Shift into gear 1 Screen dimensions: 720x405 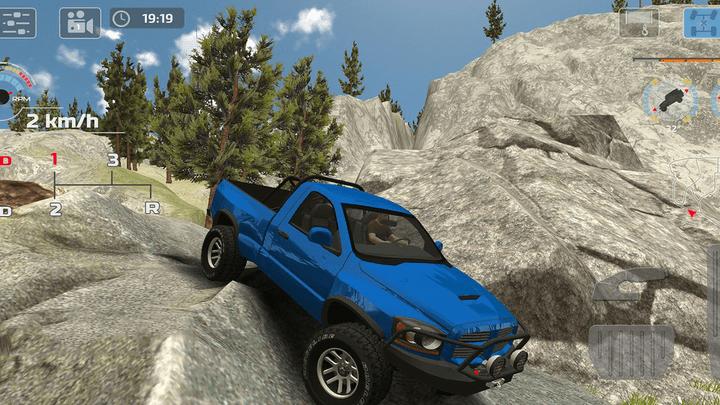tap(54, 159)
